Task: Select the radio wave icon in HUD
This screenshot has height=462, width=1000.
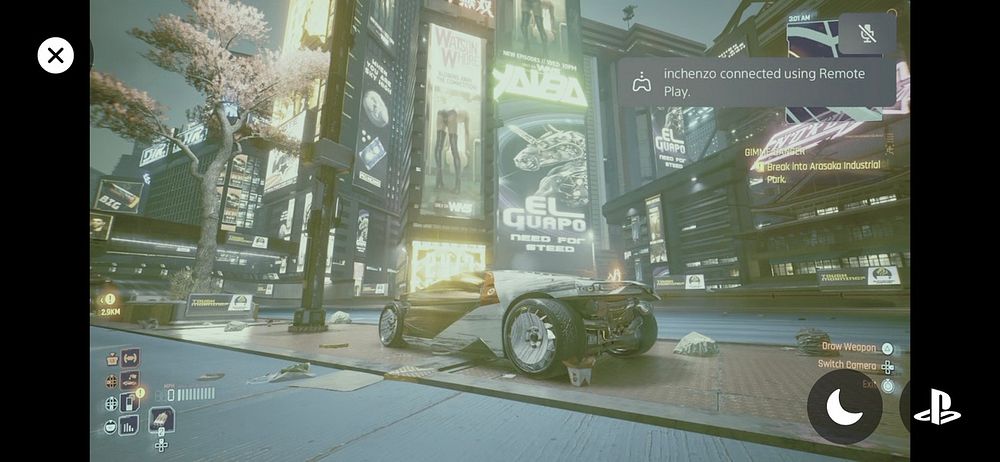Action: coord(130,358)
